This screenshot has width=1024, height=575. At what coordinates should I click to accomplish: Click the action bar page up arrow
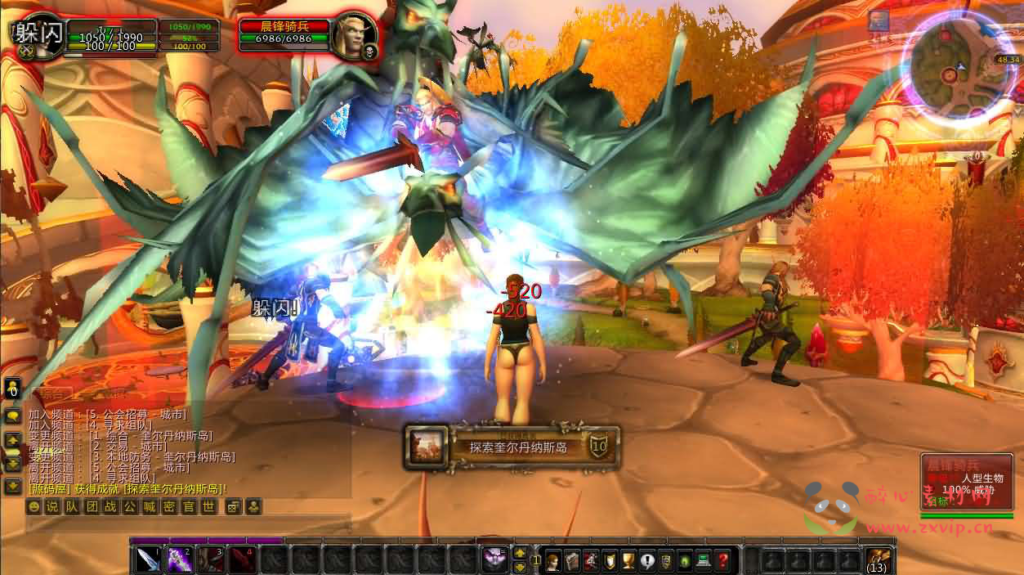point(520,552)
